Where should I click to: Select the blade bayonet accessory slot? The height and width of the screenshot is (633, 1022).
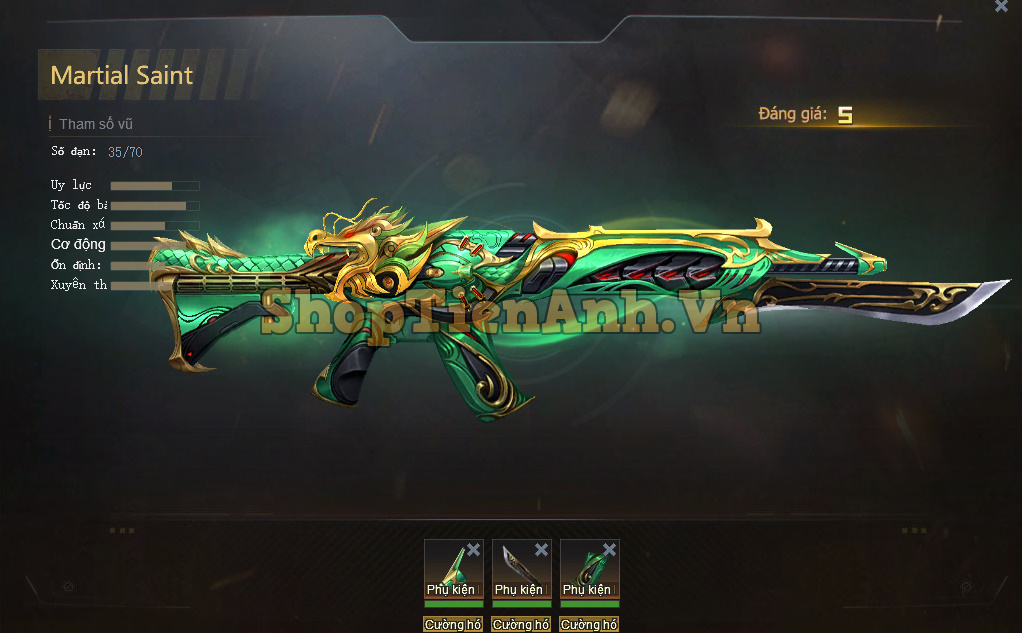[x=517, y=568]
